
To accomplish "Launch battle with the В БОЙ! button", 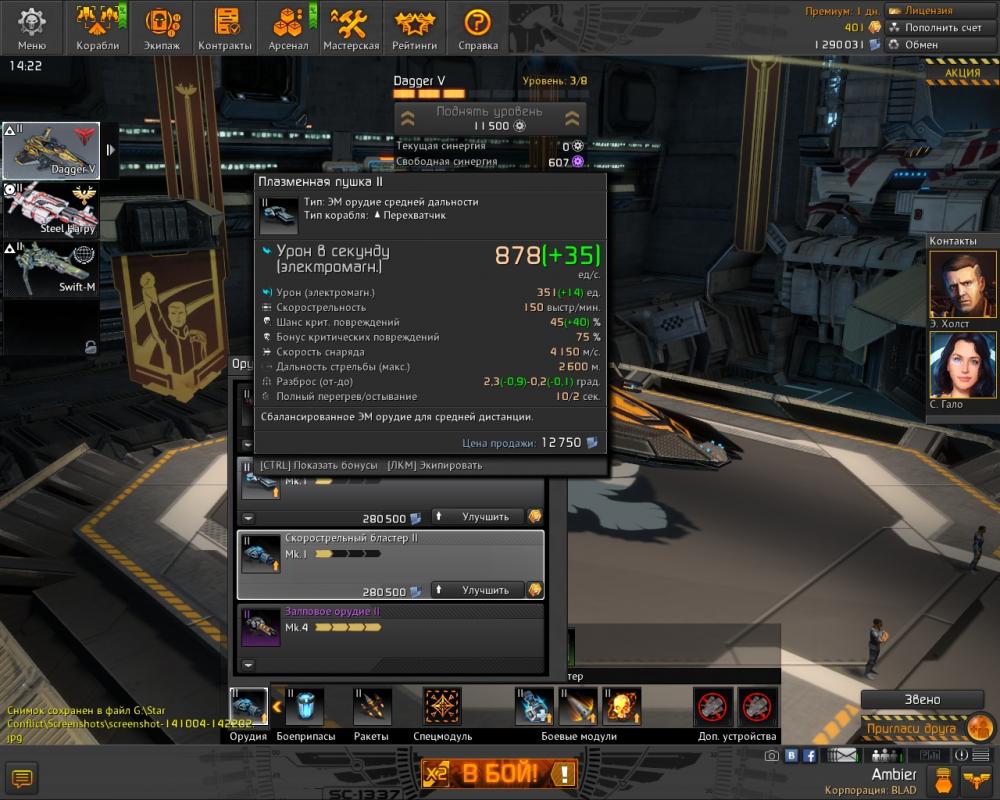I will point(500,772).
